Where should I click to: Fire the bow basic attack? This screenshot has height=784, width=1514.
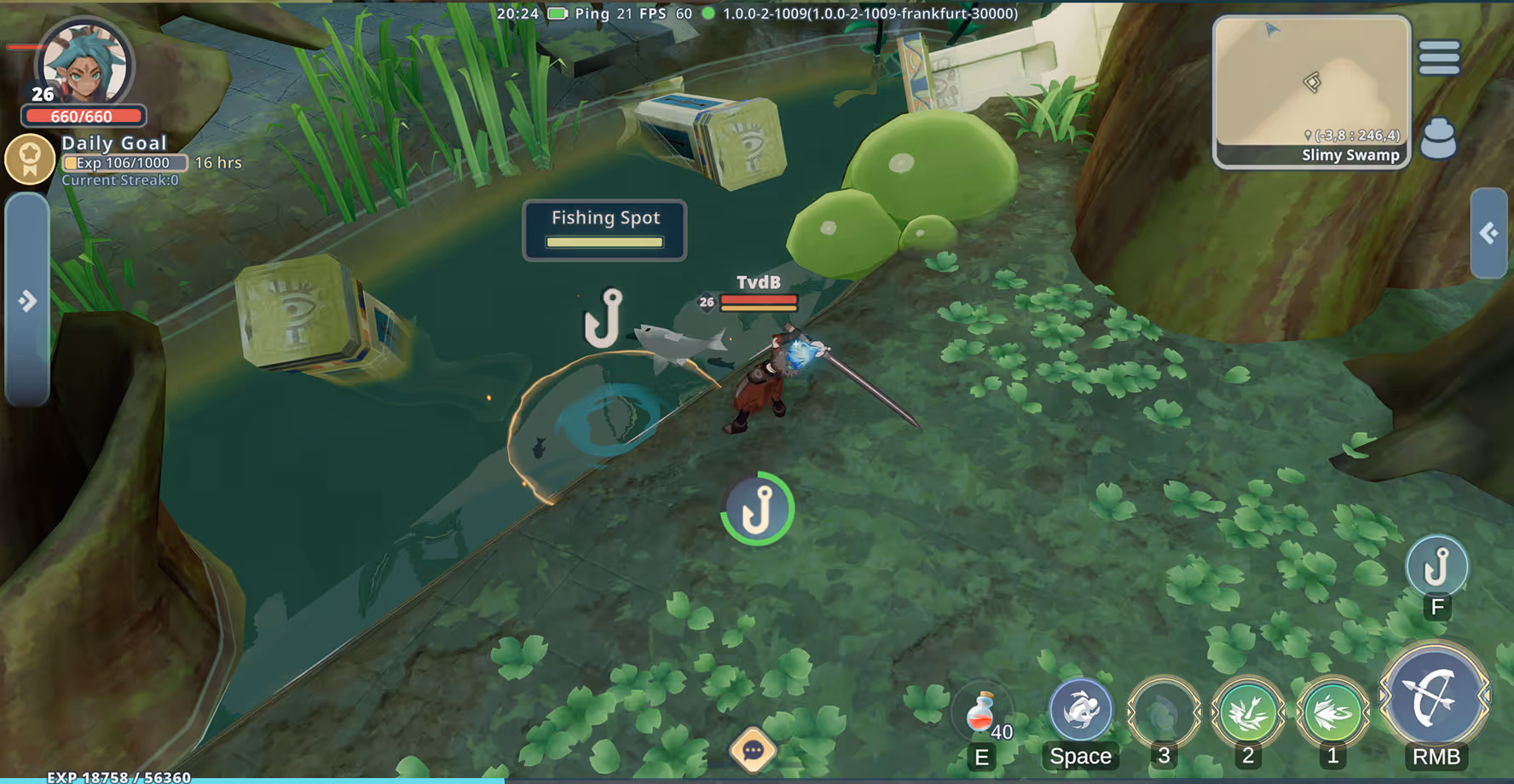(x=1435, y=699)
